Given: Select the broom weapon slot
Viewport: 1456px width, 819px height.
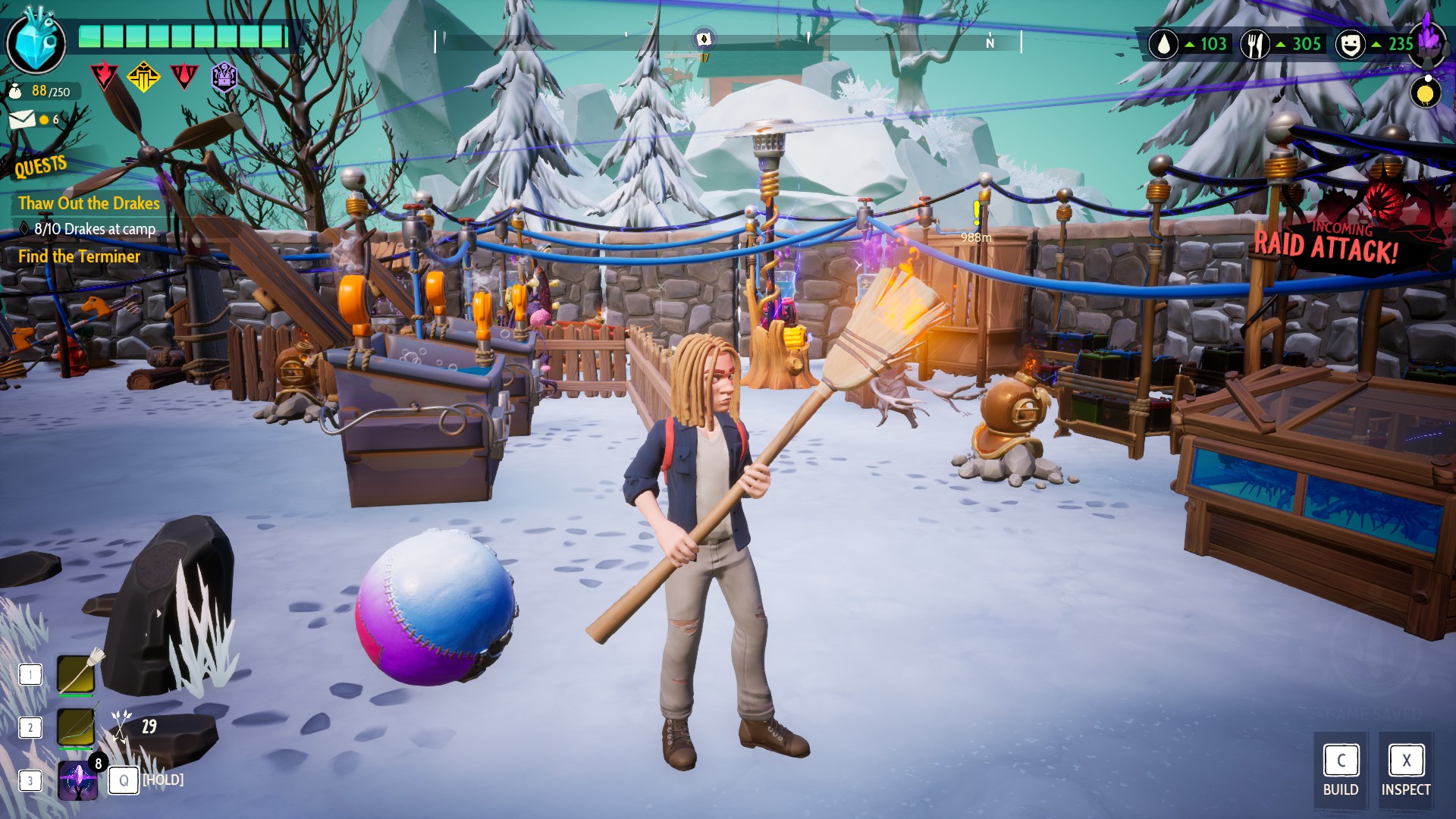Looking at the screenshot, I should pyautogui.click(x=76, y=674).
